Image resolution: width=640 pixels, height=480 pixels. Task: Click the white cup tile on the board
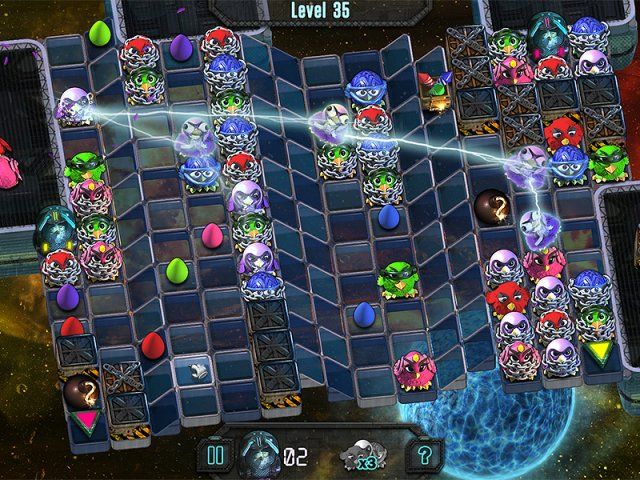pos(193,369)
